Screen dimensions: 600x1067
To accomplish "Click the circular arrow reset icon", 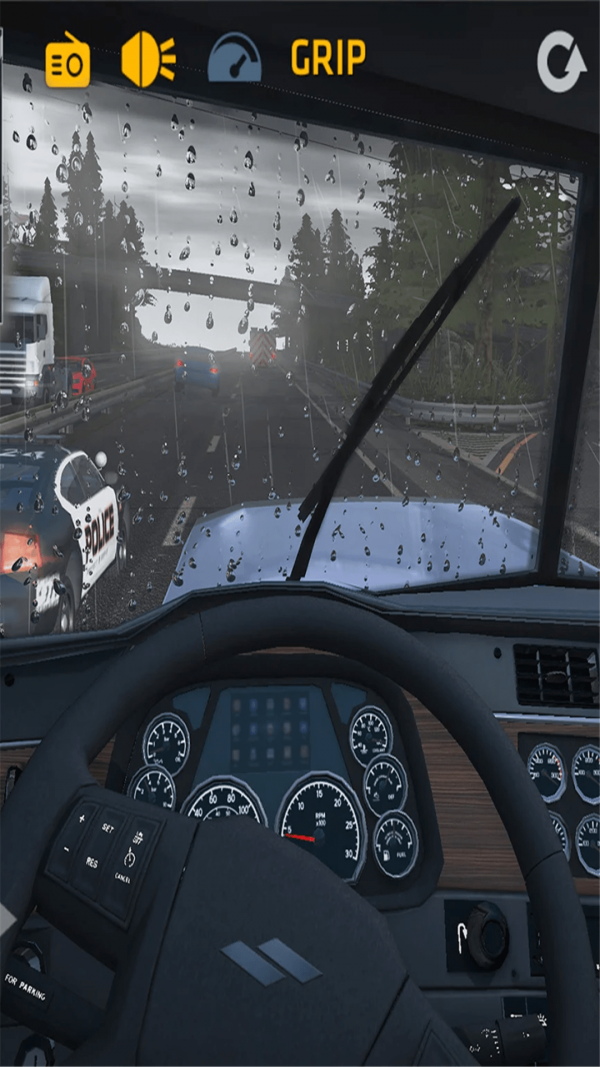I will coord(561,62).
